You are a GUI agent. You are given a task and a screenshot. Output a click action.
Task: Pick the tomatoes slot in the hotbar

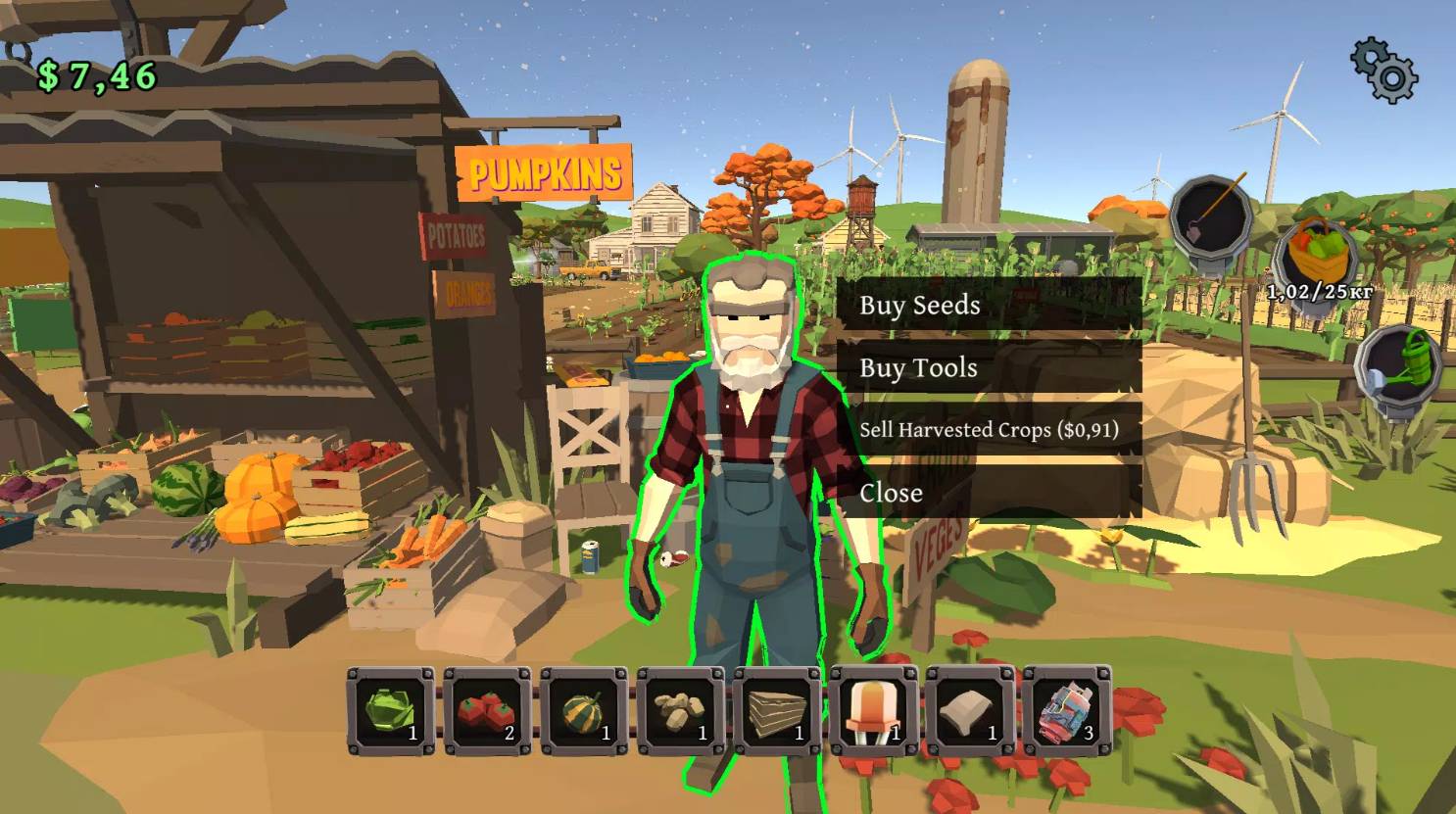[x=487, y=711]
